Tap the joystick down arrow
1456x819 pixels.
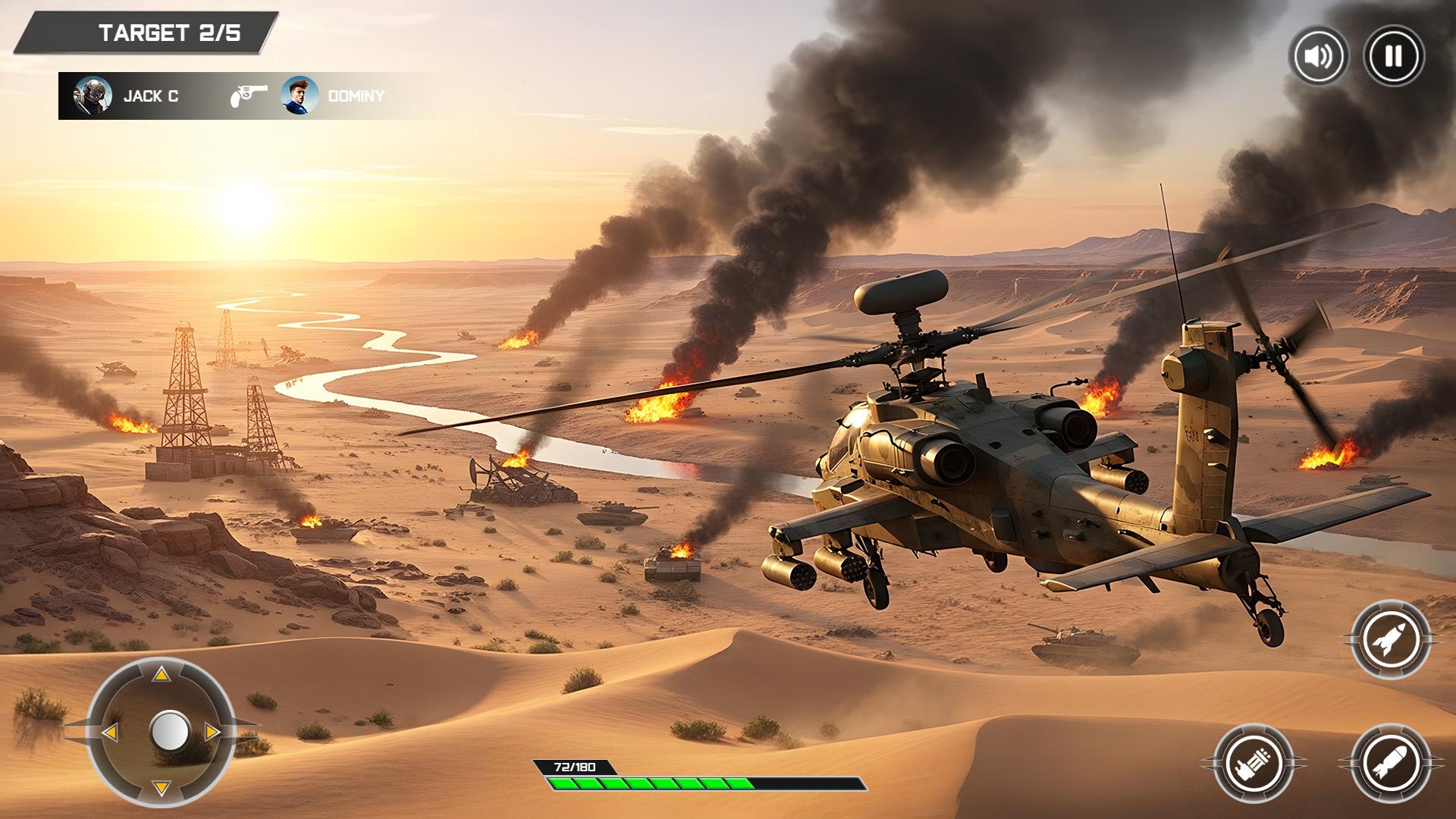pyautogui.click(x=161, y=787)
